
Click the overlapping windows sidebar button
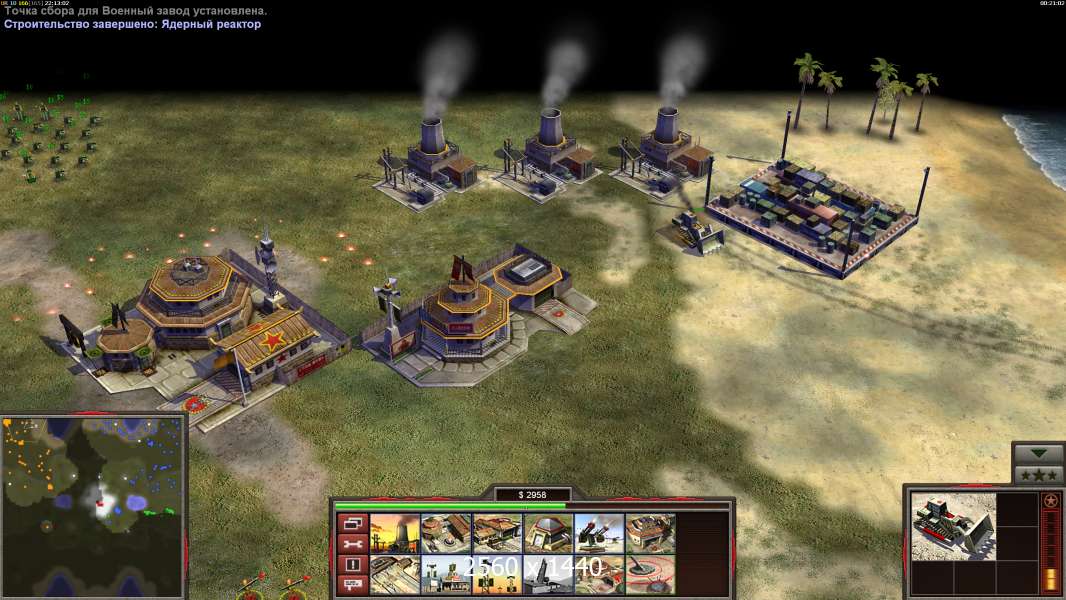(x=351, y=523)
